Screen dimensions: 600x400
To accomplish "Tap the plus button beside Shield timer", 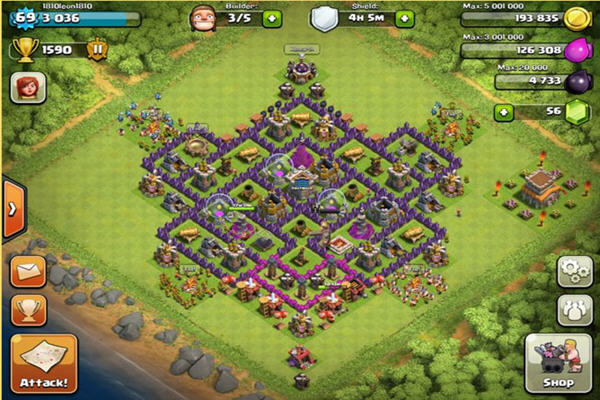I will [403, 18].
